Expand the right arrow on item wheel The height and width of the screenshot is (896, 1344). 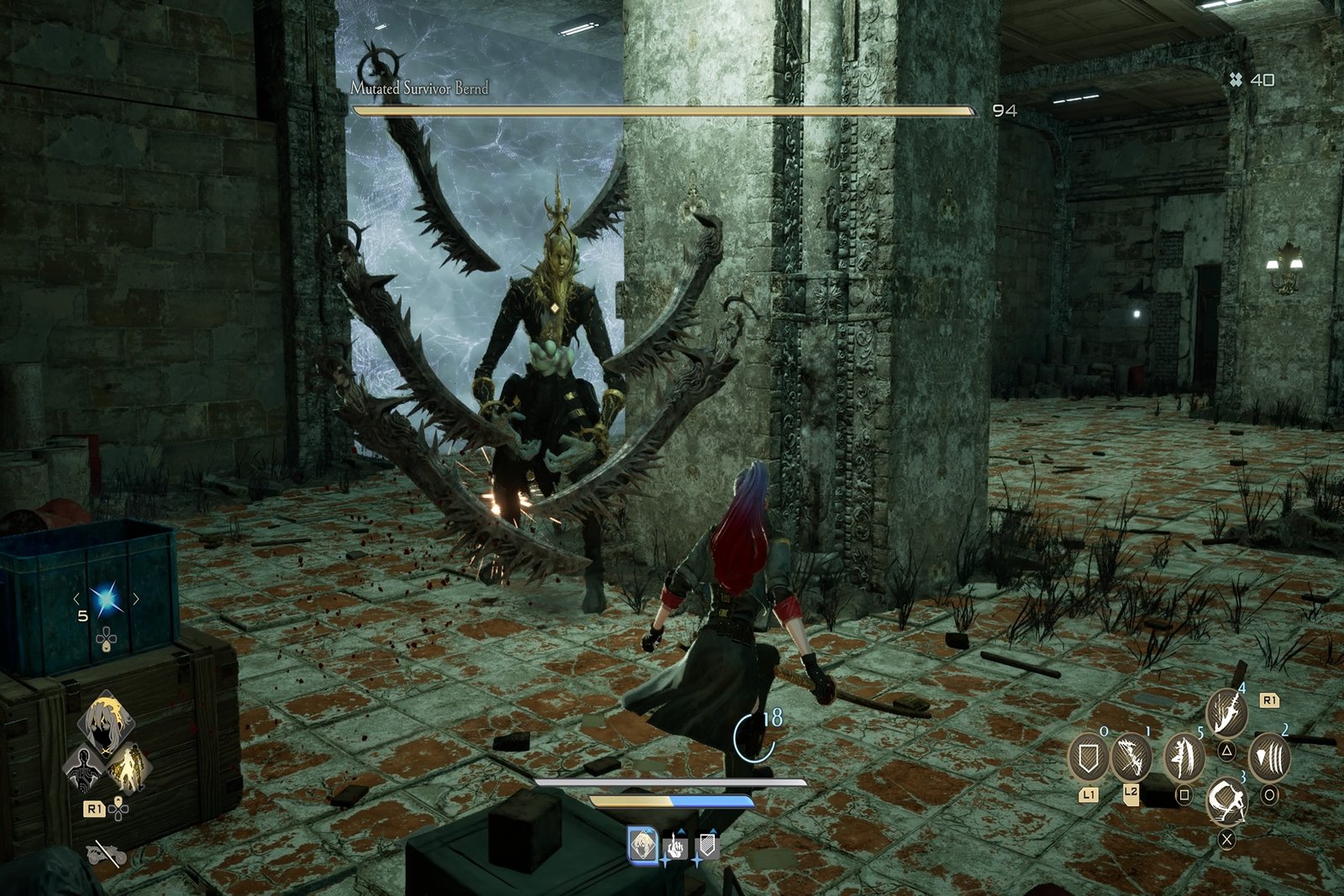[x=136, y=600]
